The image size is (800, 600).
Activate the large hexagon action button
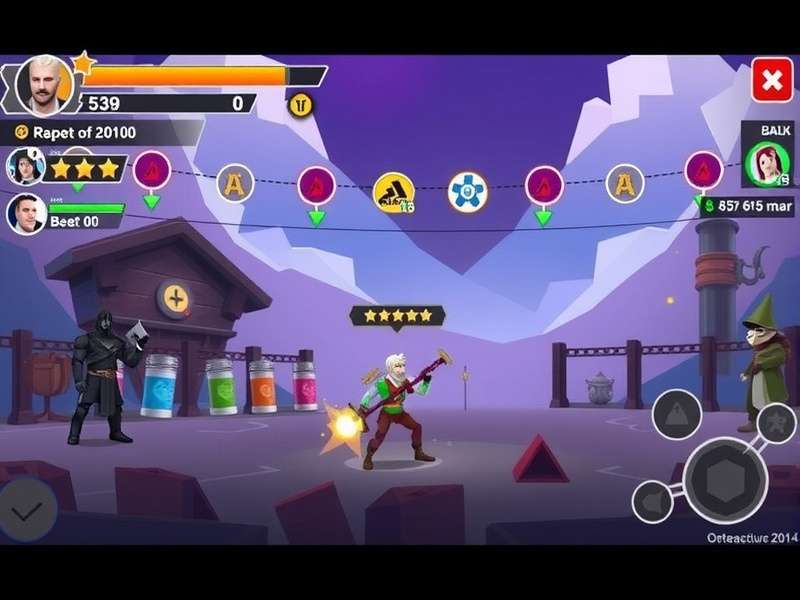pyautogui.click(x=725, y=480)
